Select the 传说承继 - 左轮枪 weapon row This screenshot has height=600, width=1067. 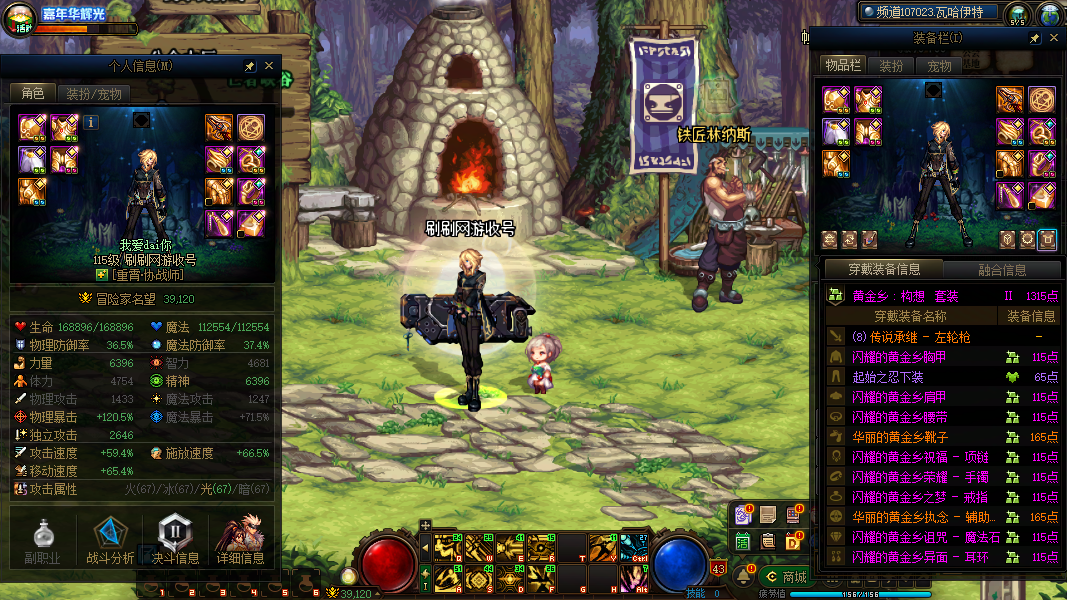[x=910, y=337]
